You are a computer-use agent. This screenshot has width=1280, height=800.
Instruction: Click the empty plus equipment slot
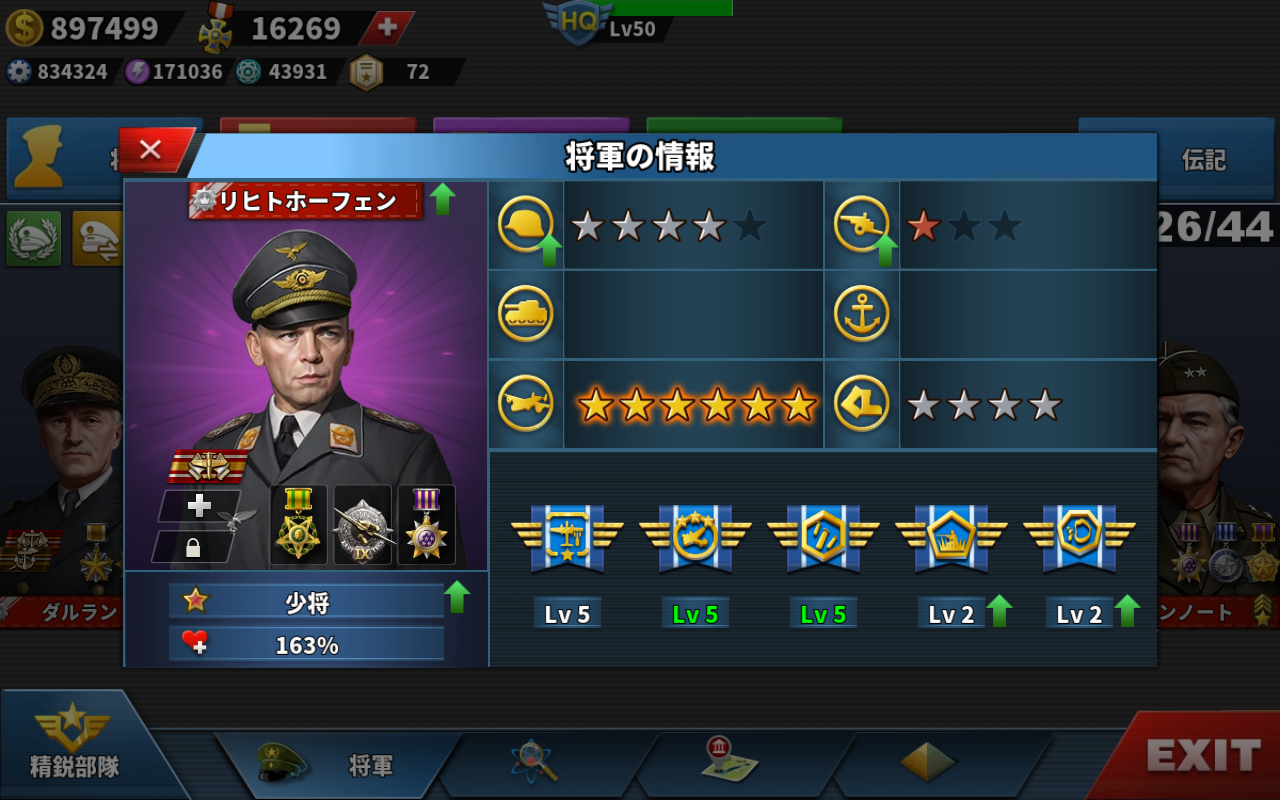(x=200, y=505)
